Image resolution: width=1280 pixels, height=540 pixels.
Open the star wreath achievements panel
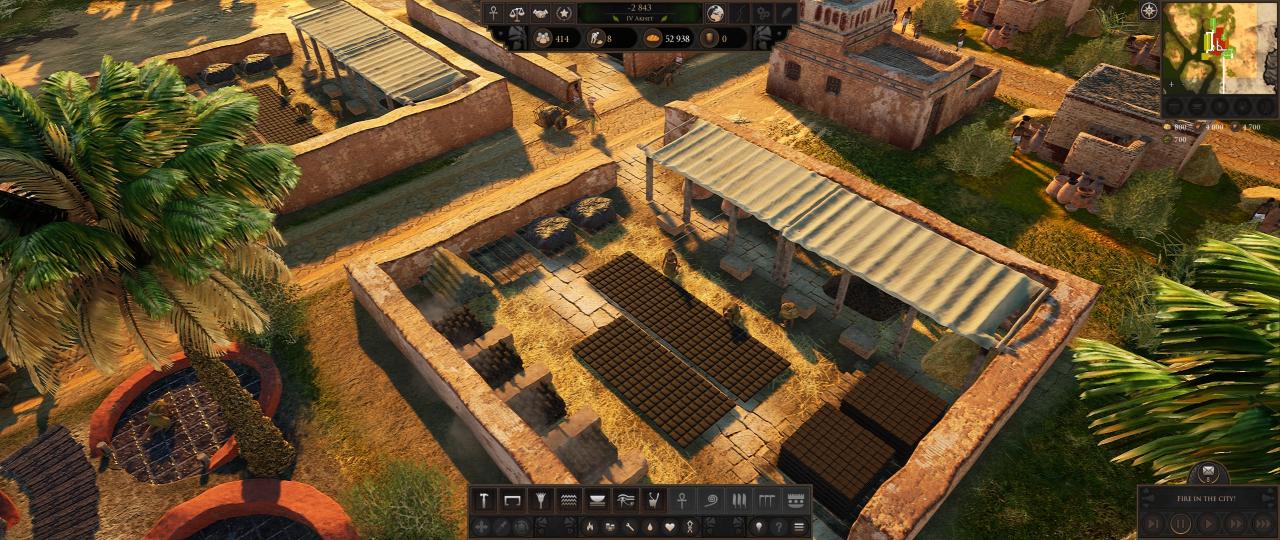[564, 13]
